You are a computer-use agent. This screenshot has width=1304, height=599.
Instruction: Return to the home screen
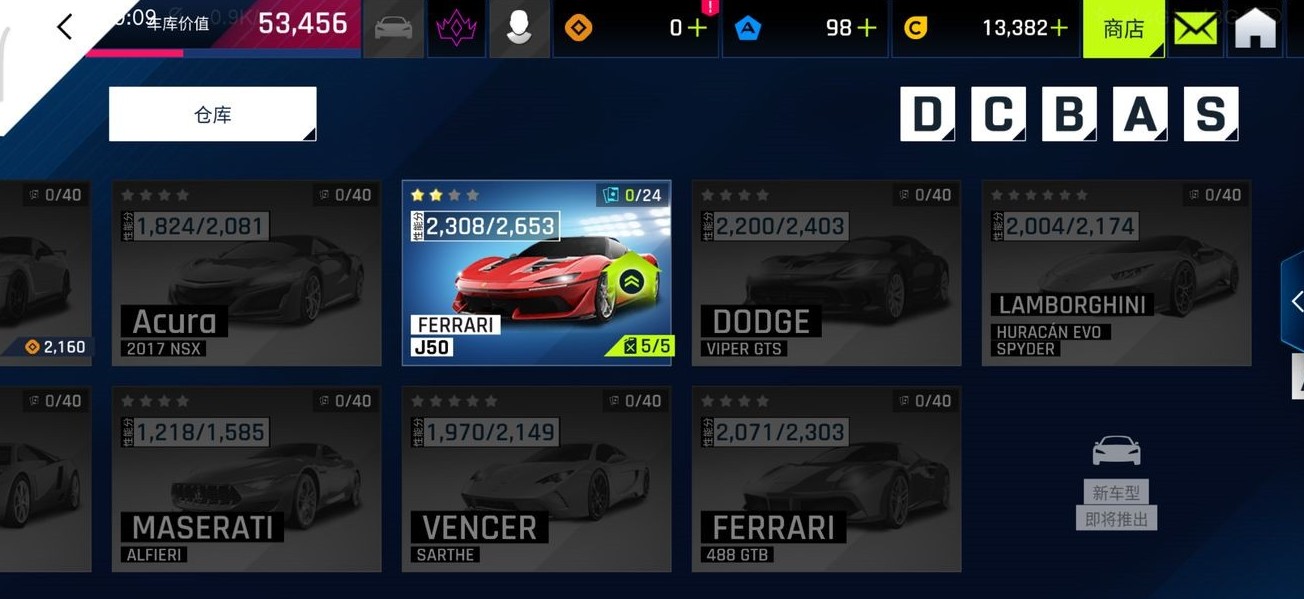point(1255,28)
